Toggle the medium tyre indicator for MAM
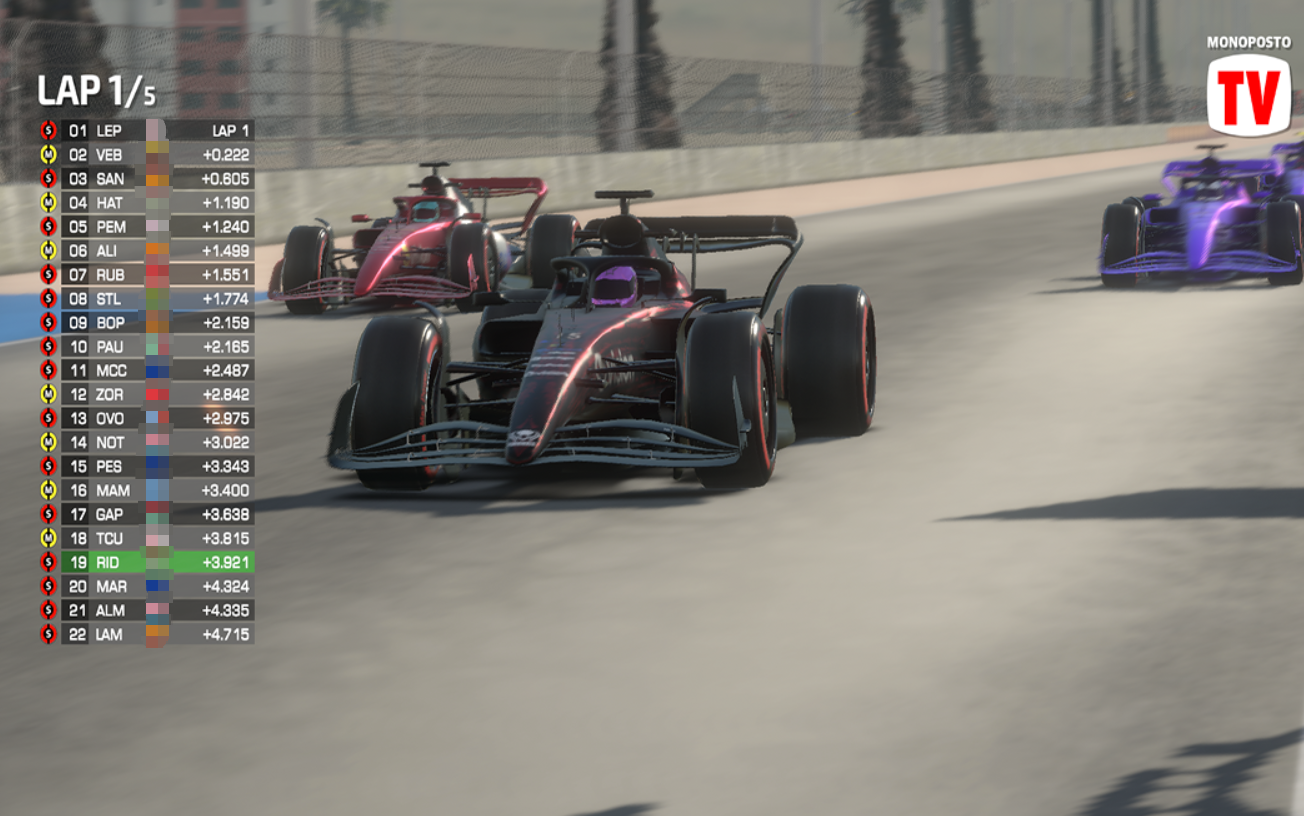 pyautogui.click(x=47, y=491)
